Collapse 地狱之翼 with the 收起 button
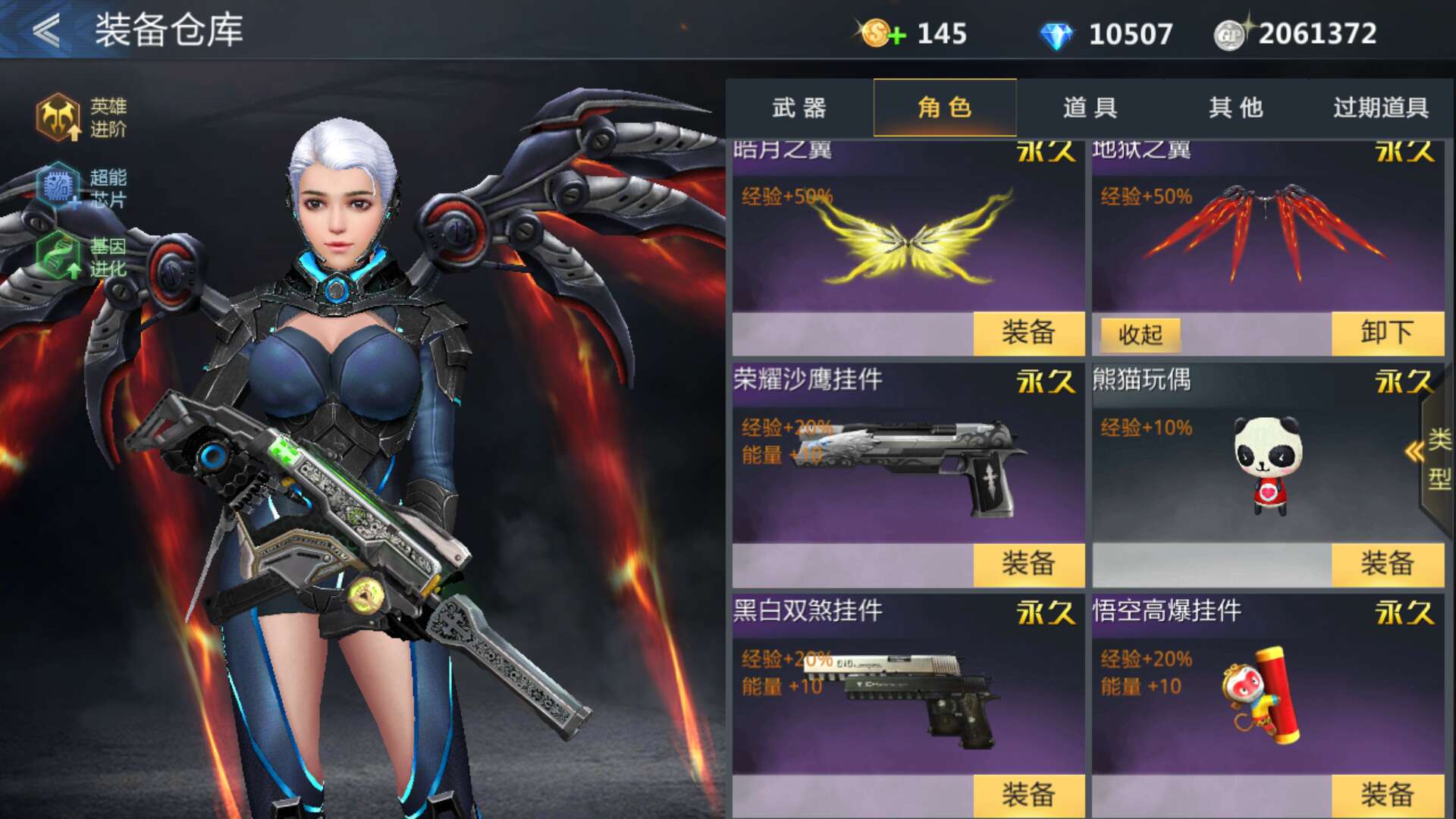Image resolution: width=1456 pixels, height=819 pixels. [1139, 334]
